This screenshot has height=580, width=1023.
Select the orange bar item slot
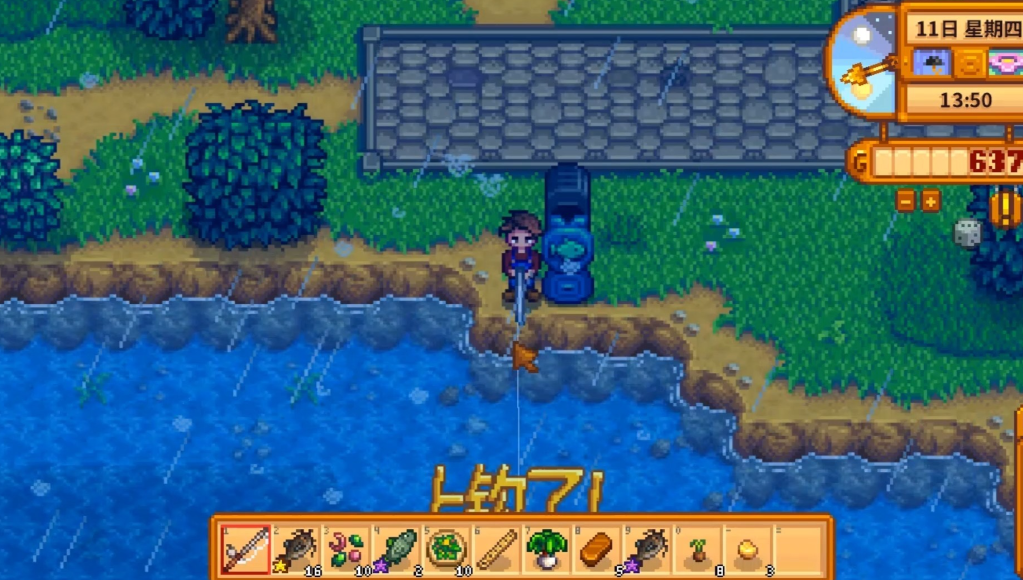[x=597, y=549]
